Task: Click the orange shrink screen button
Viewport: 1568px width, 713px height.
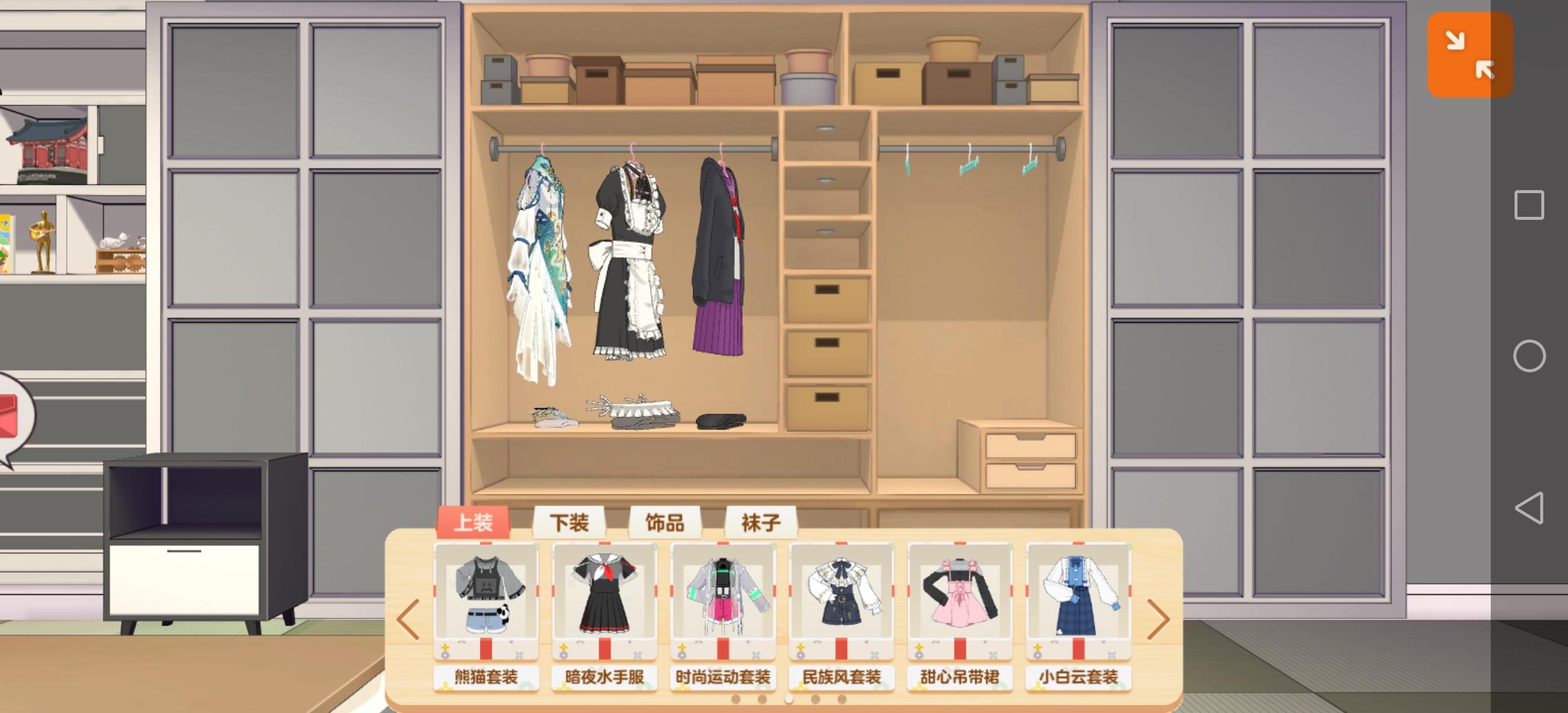Action: (x=1470, y=55)
